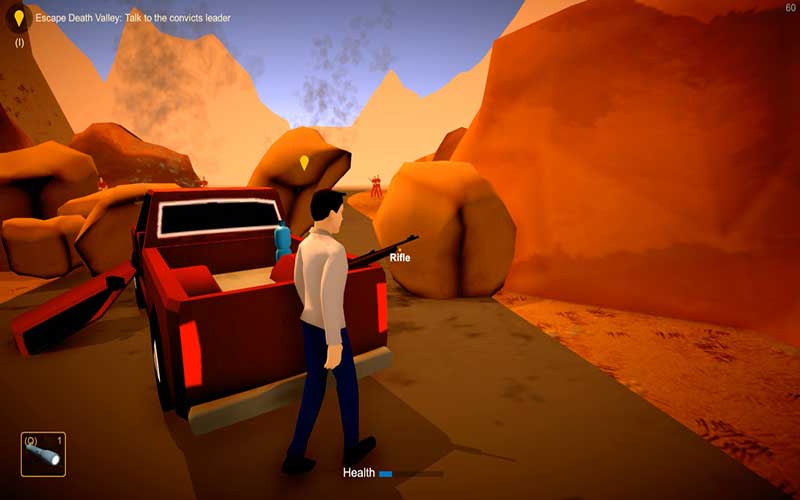This screenshot has height=500, width=800.
Task: Select the flashlight inventory slot
Action: [44, 454]
